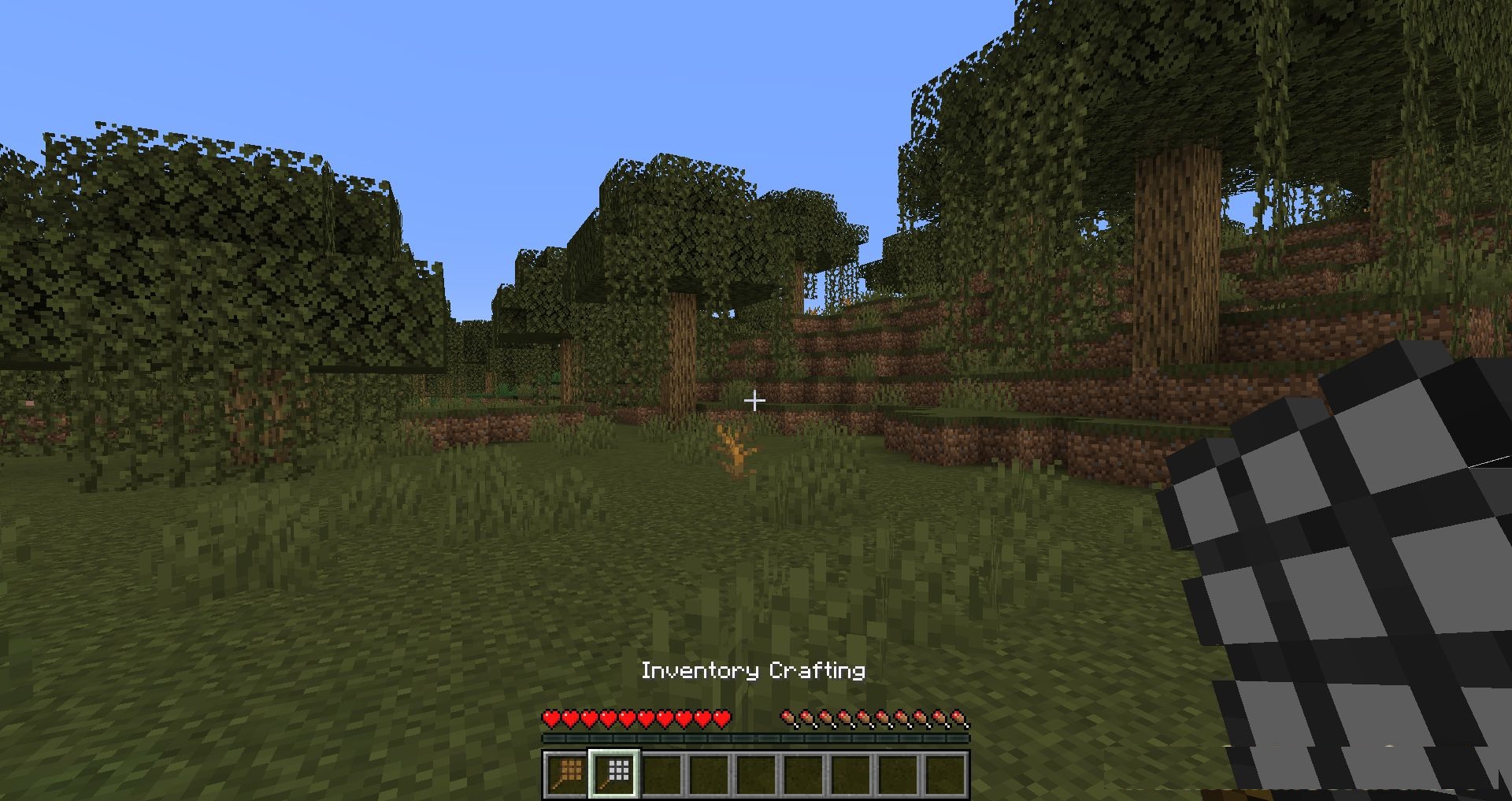Select the white-grid Inventory Crafting hotbar slot

click(x=615, y=773)
